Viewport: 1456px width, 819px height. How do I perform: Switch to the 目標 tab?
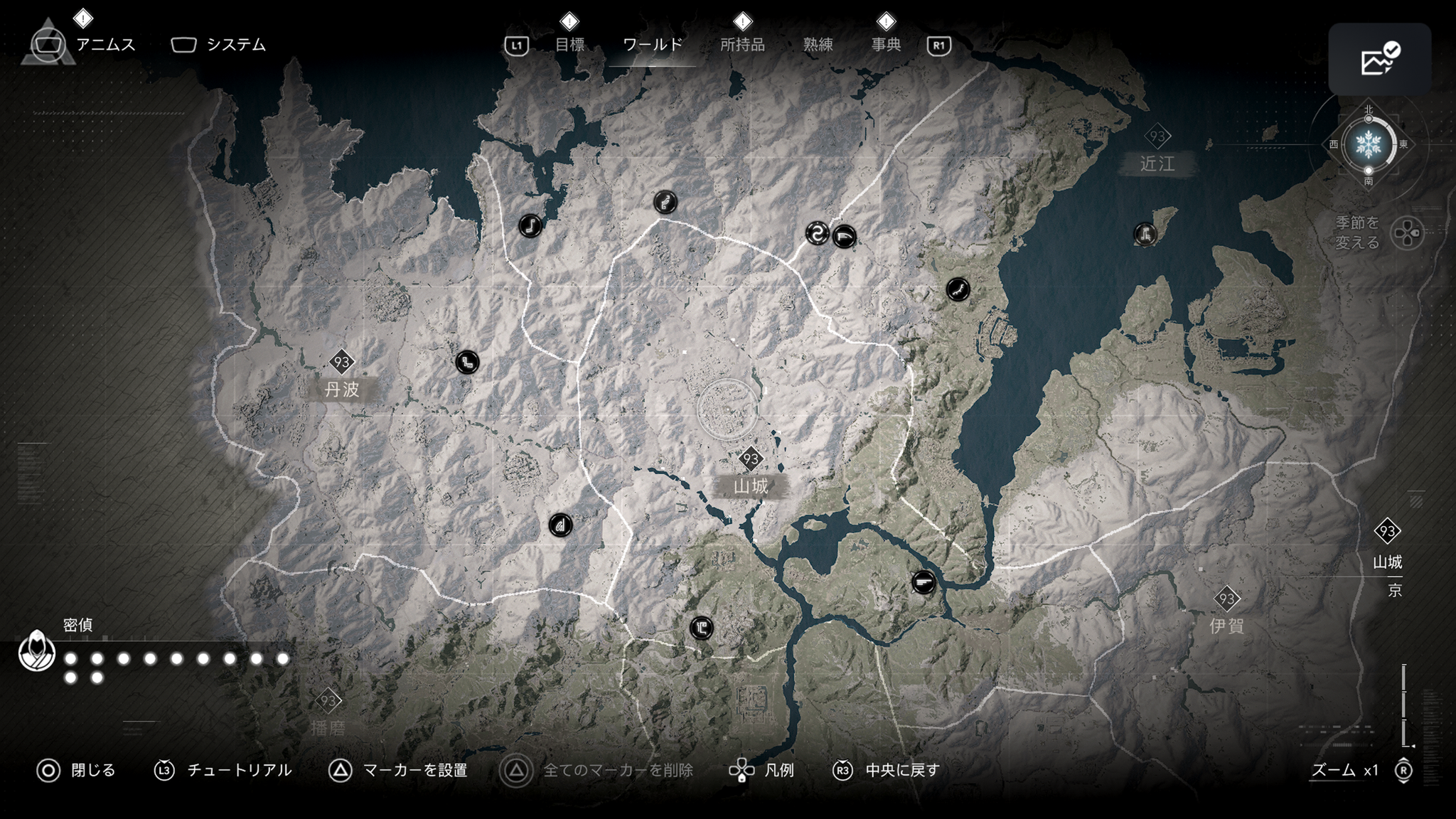click(569, 45)
